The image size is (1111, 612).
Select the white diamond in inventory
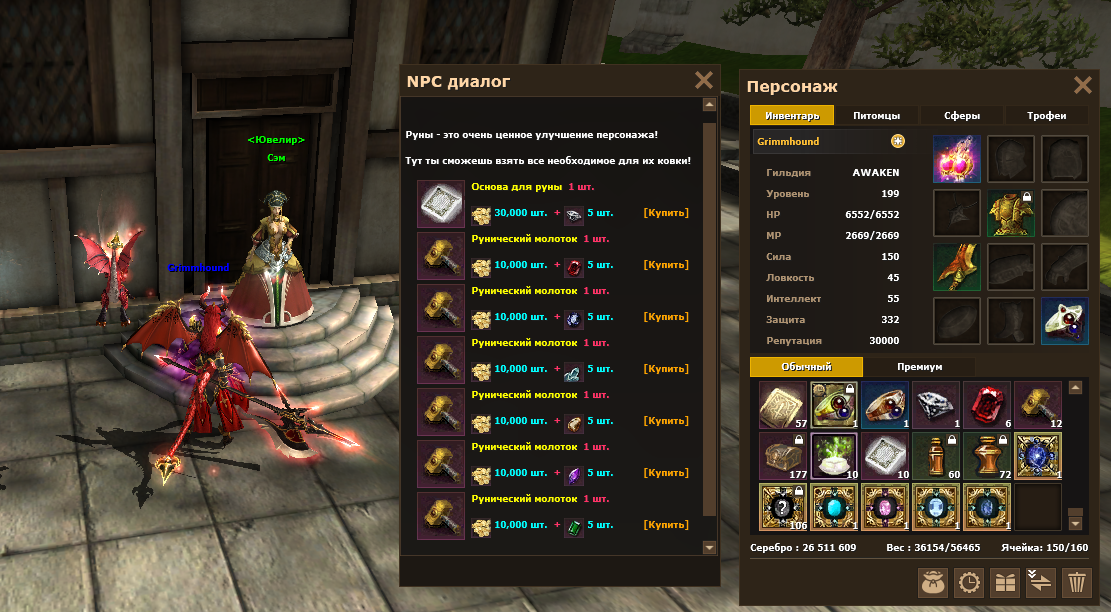tap(936, 405)
